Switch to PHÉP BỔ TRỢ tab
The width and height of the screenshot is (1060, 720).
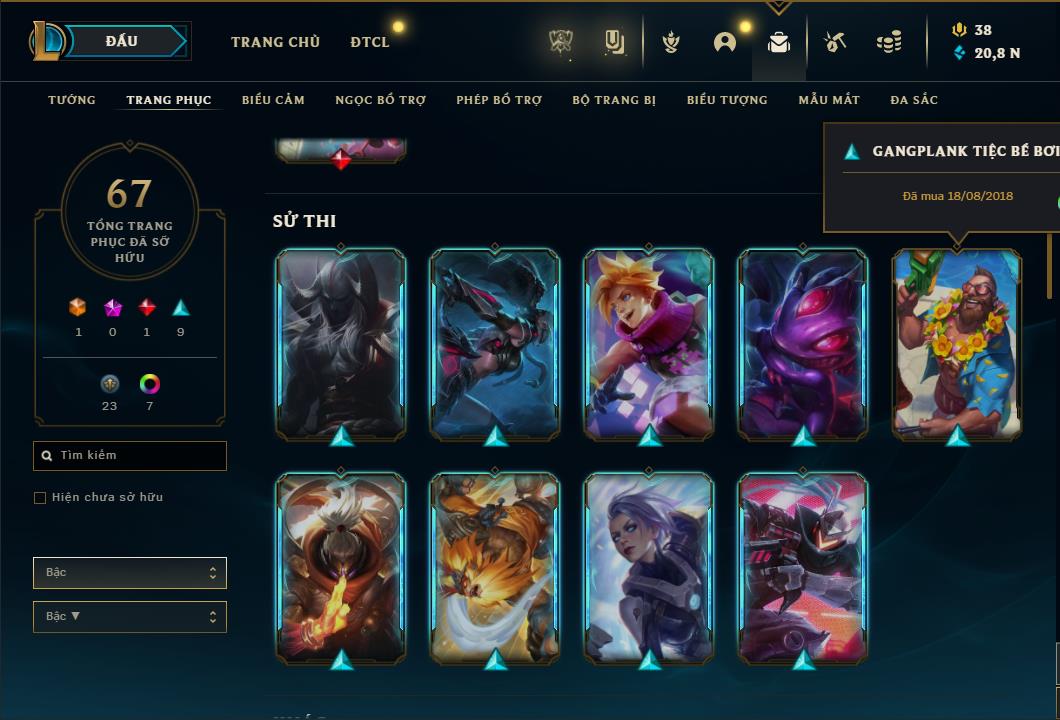[x=499, y=100]
